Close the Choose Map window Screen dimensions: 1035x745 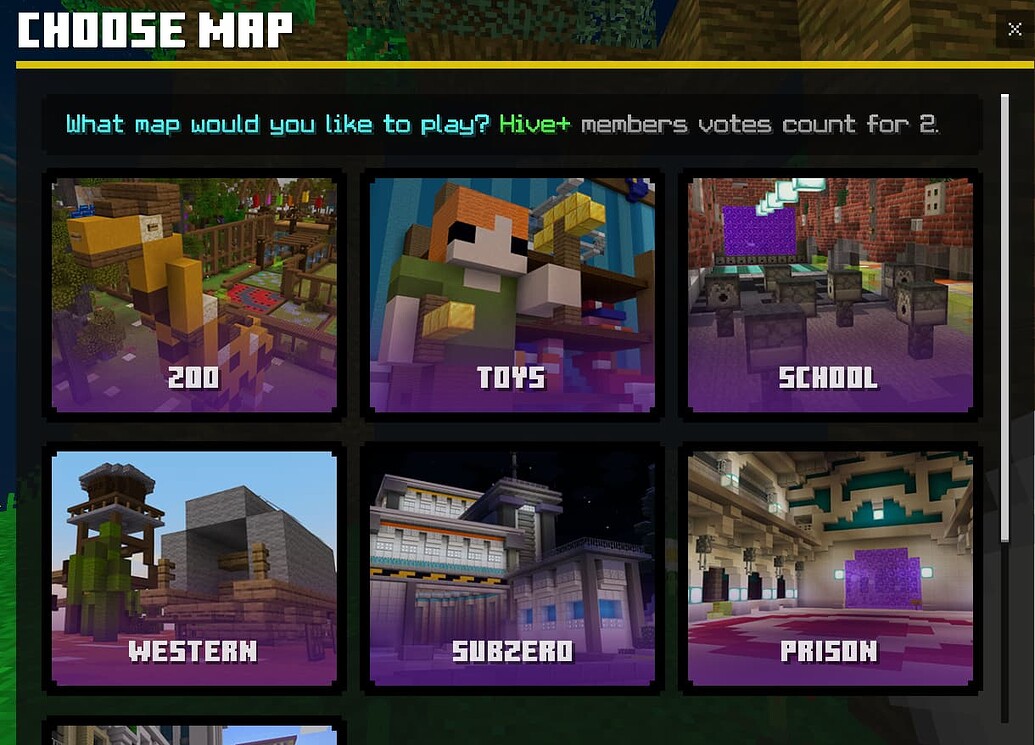pyautogui.click(x=1016, y=30)
